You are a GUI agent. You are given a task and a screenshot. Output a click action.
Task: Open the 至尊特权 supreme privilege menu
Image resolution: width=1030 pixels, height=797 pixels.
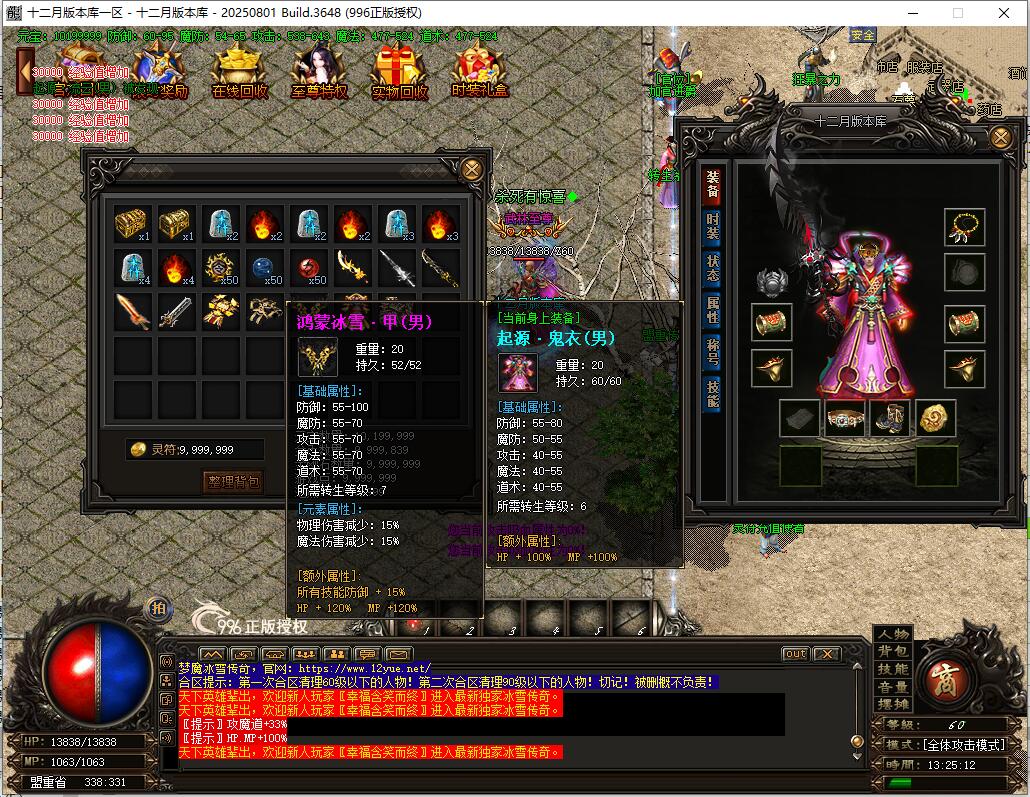click(x=319, y=74)
